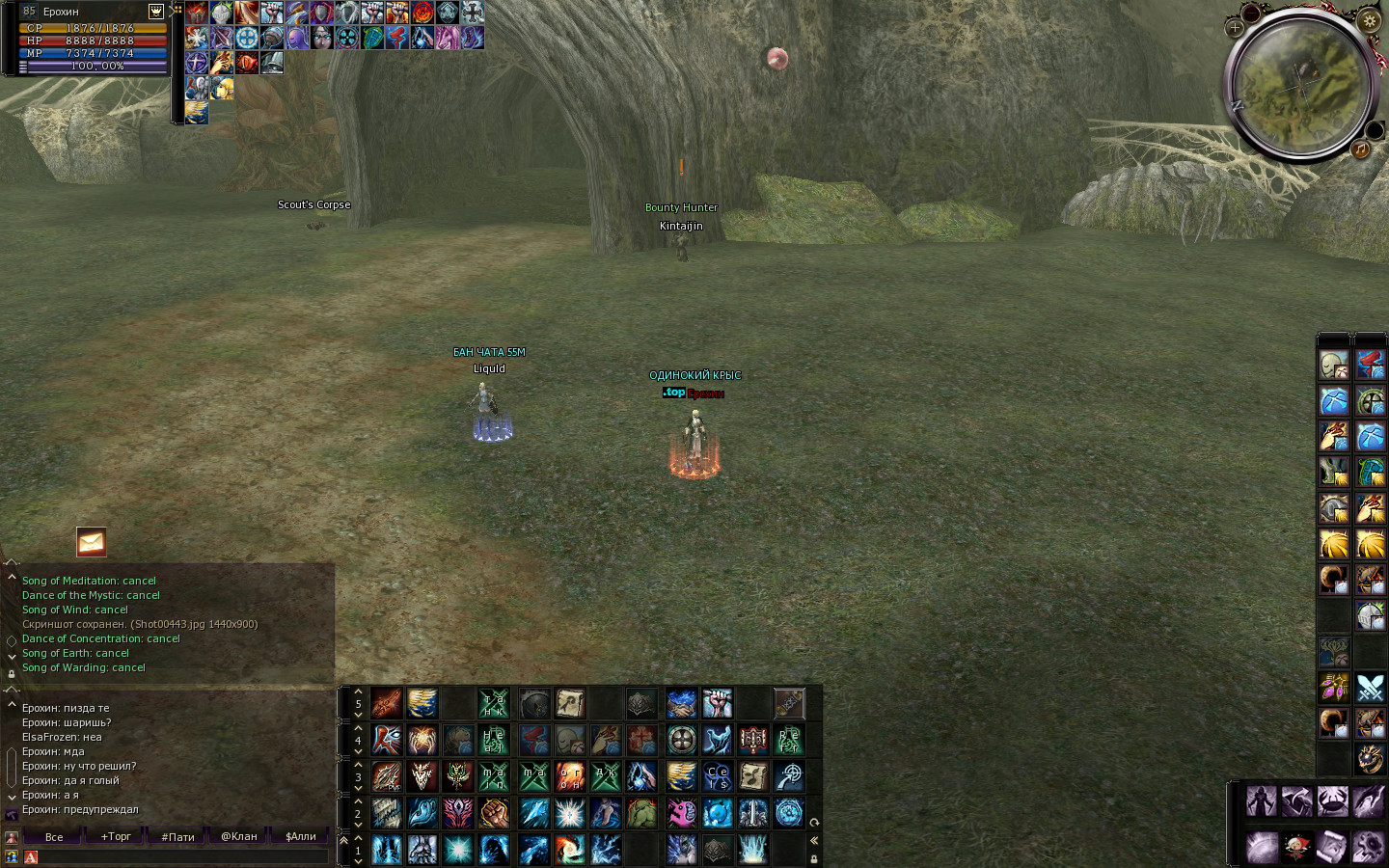This screenshot has height=868, width=1389.
Task: Use the pink fish icon on the hotbar
Action: tap(681, 813)
